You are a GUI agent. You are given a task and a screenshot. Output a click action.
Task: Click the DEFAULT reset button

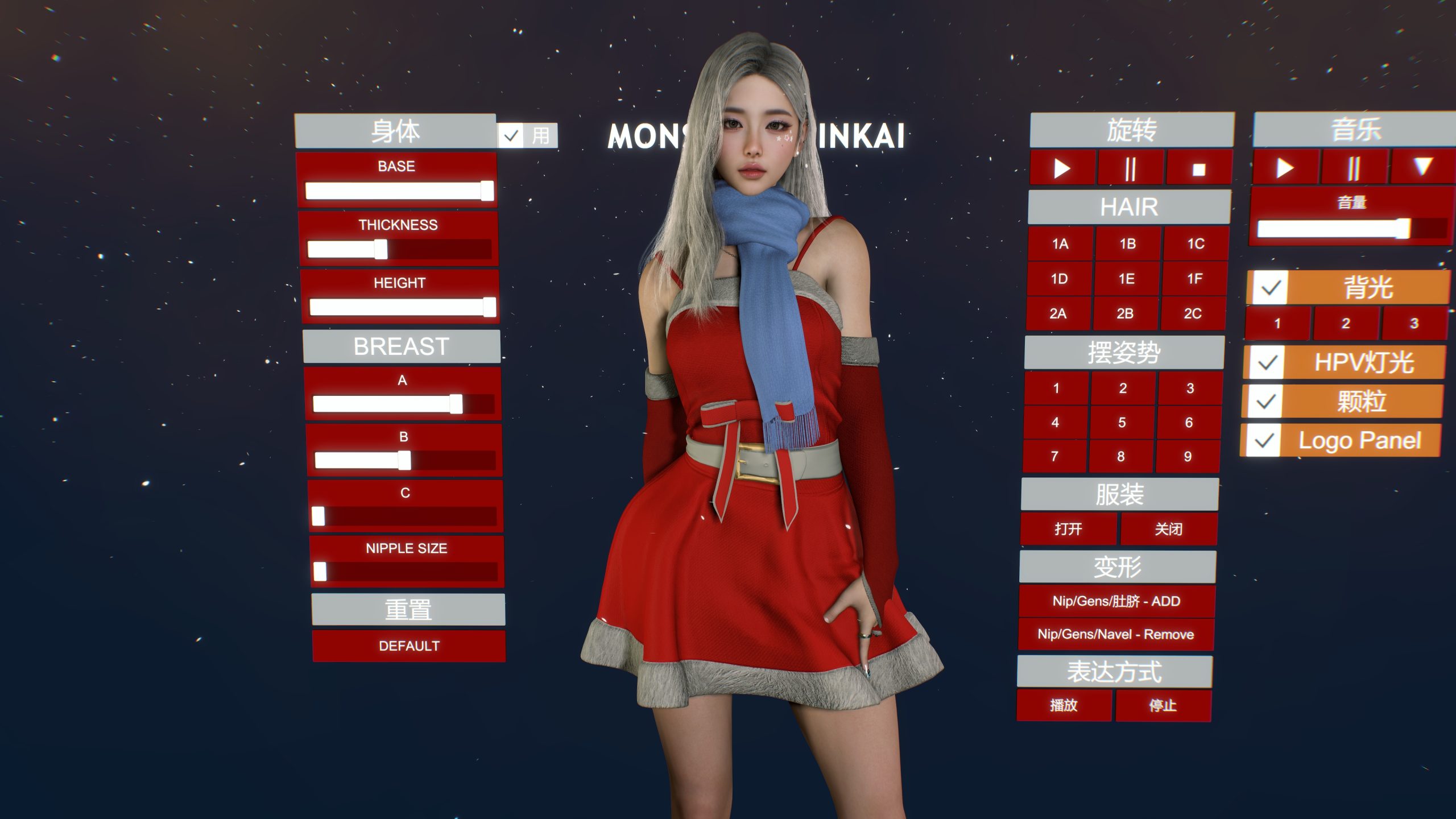(409, 646)
